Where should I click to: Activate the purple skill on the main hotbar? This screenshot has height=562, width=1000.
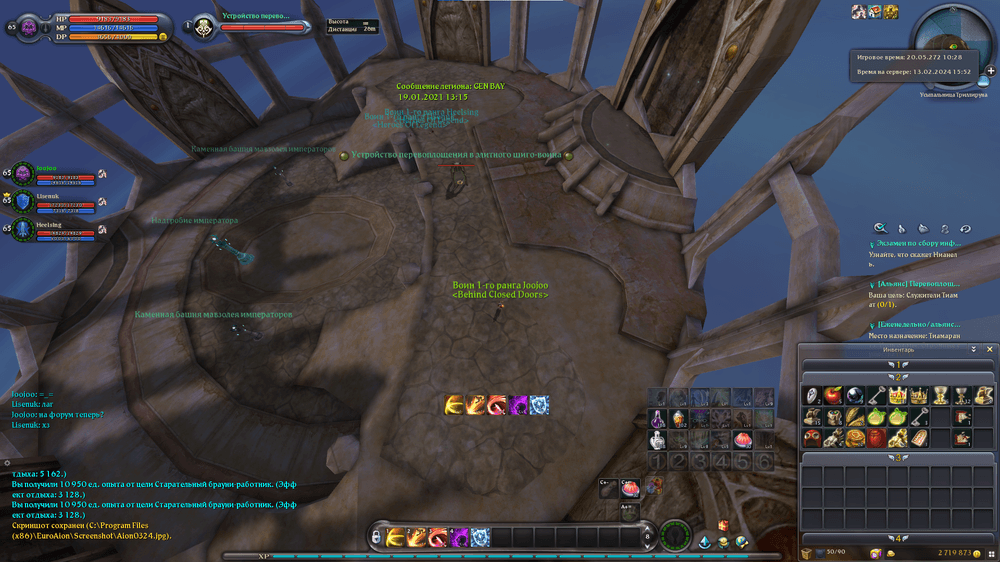tap(457, 537)
